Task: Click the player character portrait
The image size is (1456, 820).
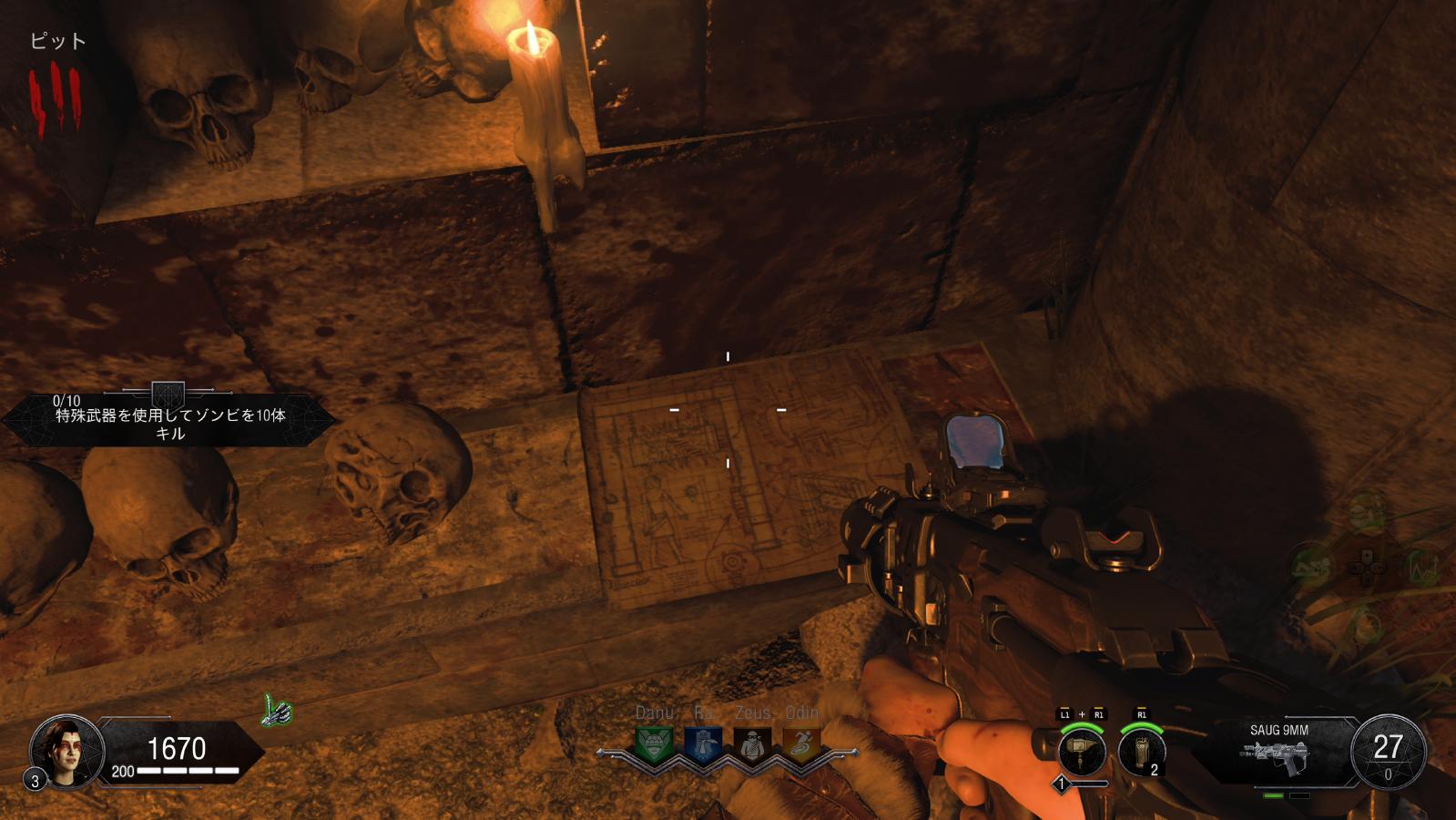Action: [x=66, y=751]
